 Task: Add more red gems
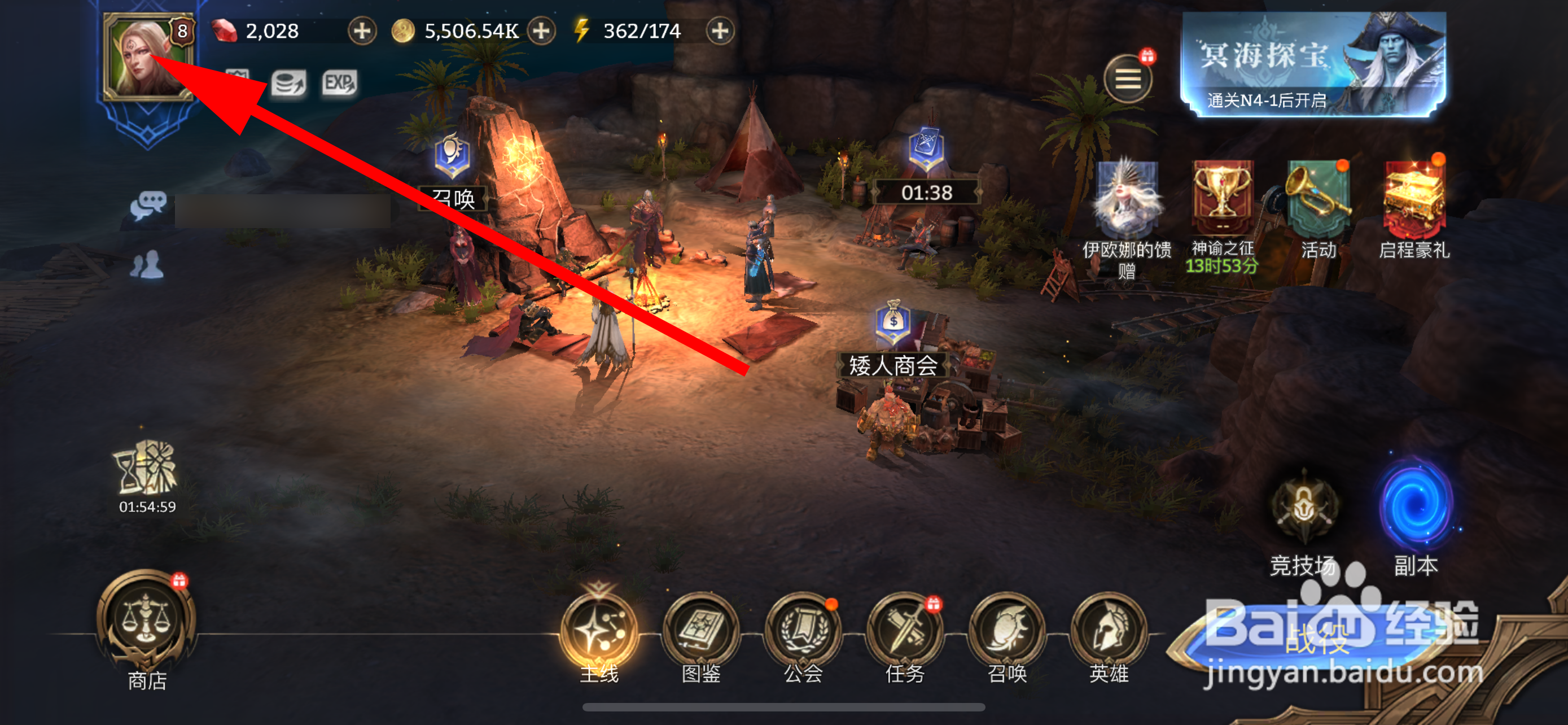click(362, 30)
